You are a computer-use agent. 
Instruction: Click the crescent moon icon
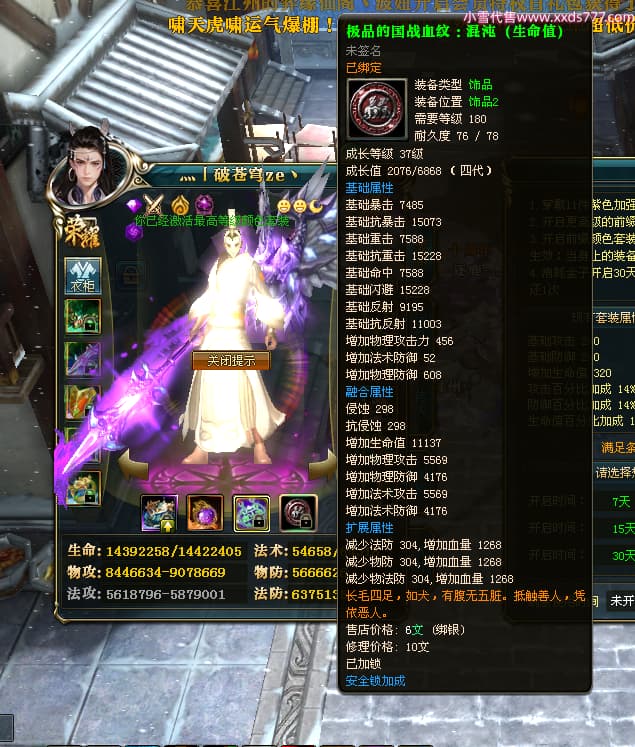coord(315,205)
